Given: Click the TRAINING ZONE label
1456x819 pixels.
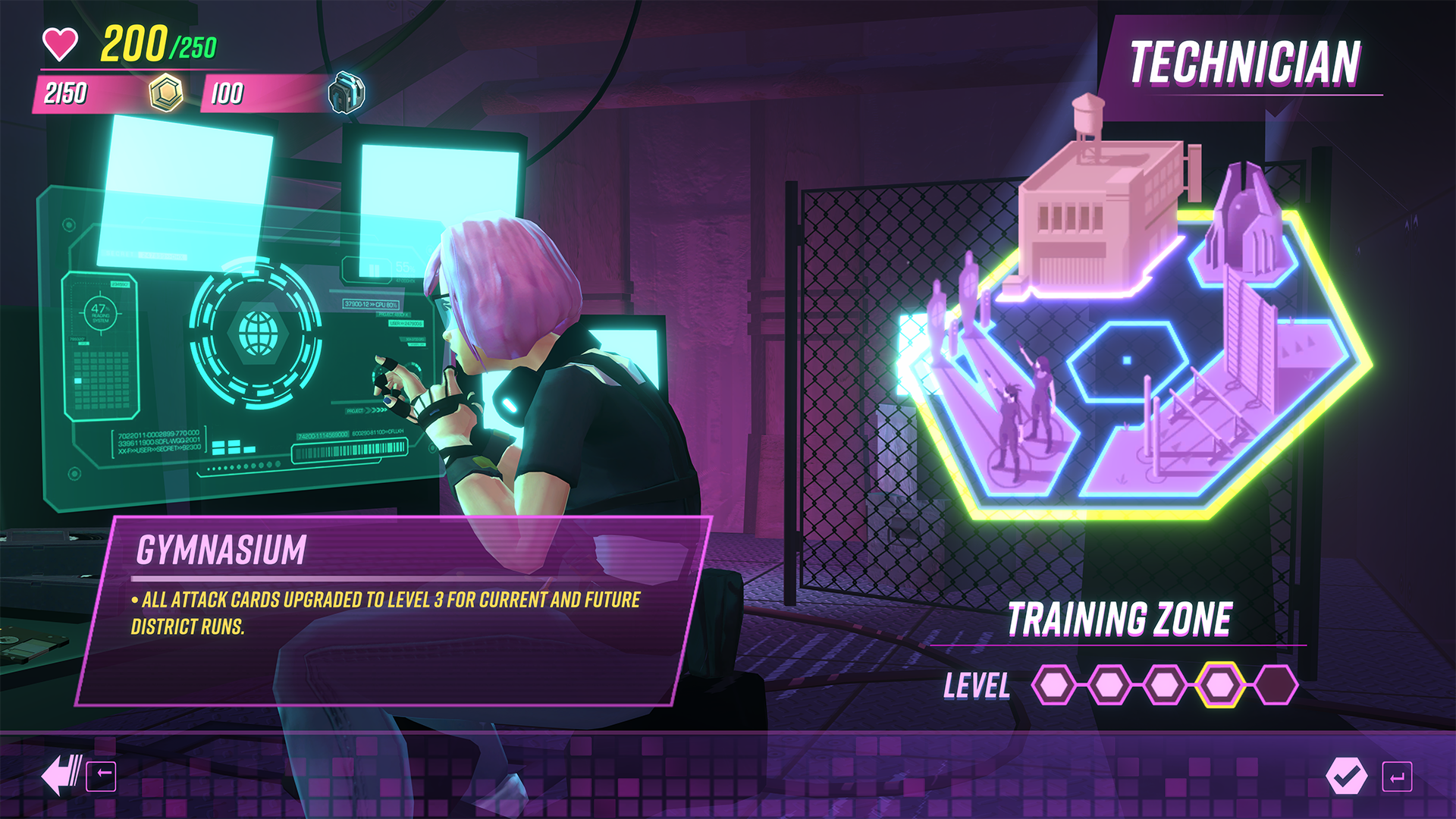Looking at the screenshot, I should (x=1120, y=618).
